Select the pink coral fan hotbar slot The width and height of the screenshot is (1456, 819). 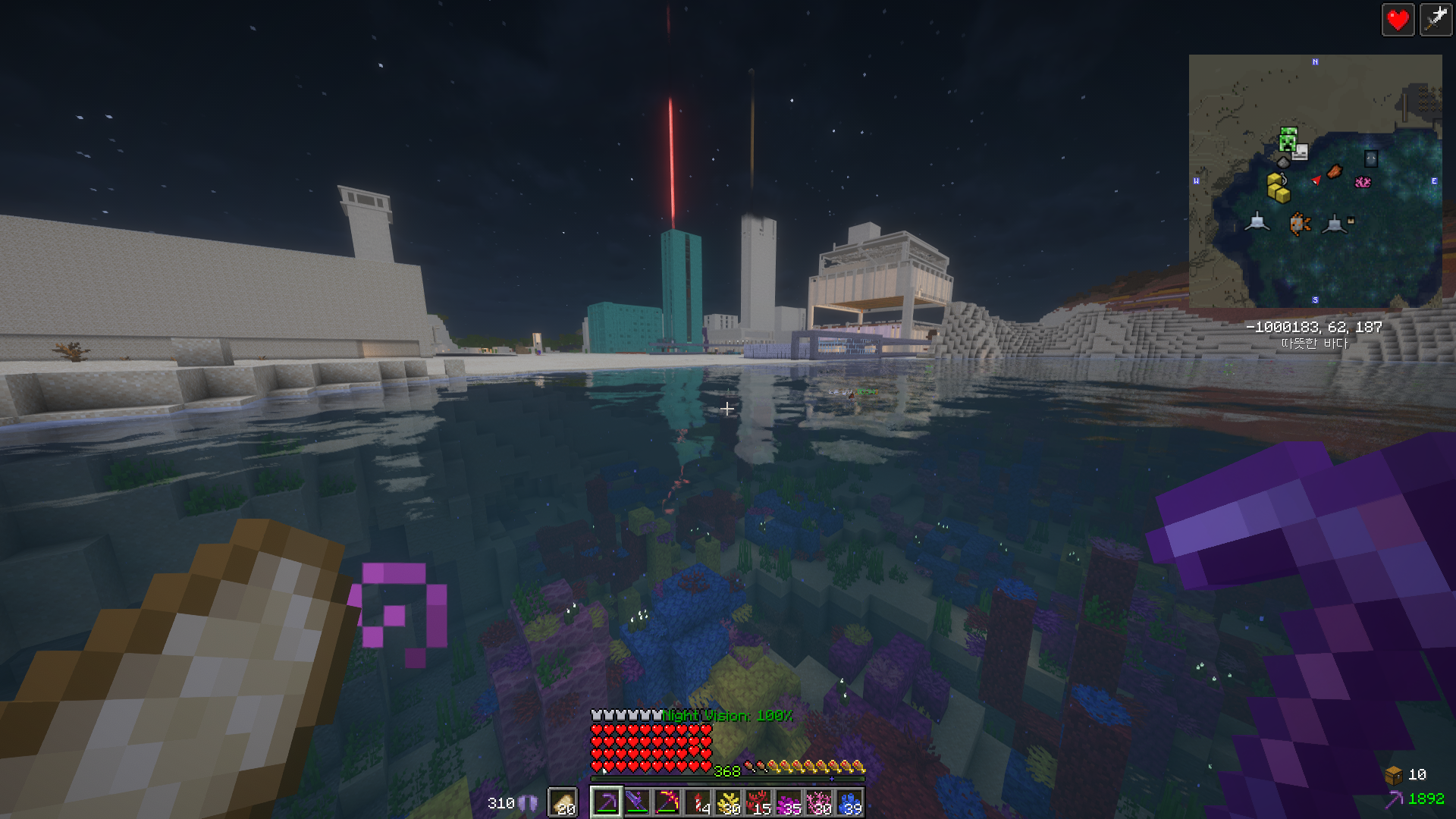click(819, 802)
